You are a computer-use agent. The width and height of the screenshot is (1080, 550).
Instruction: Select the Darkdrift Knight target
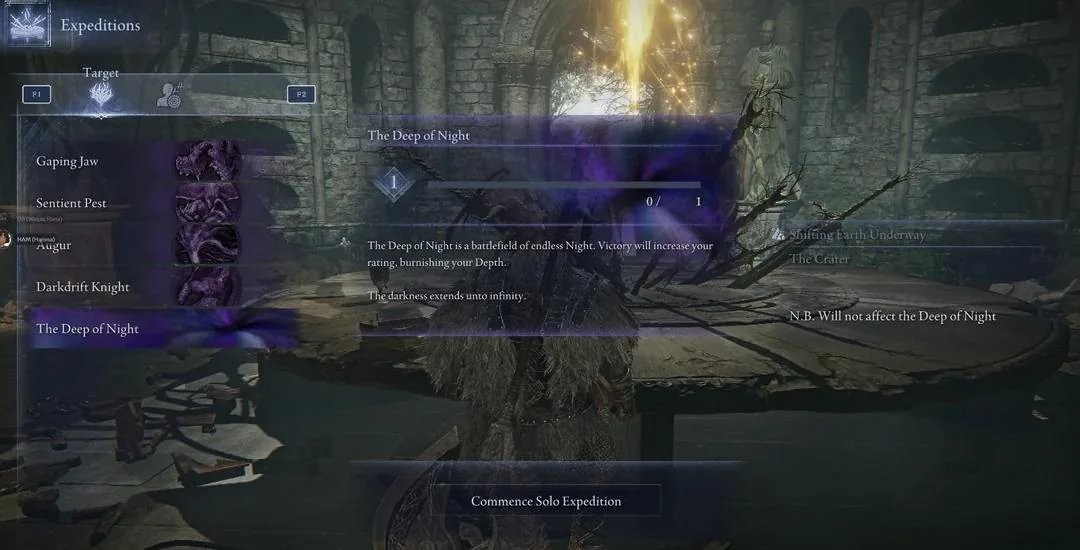(x=83, y=287)
